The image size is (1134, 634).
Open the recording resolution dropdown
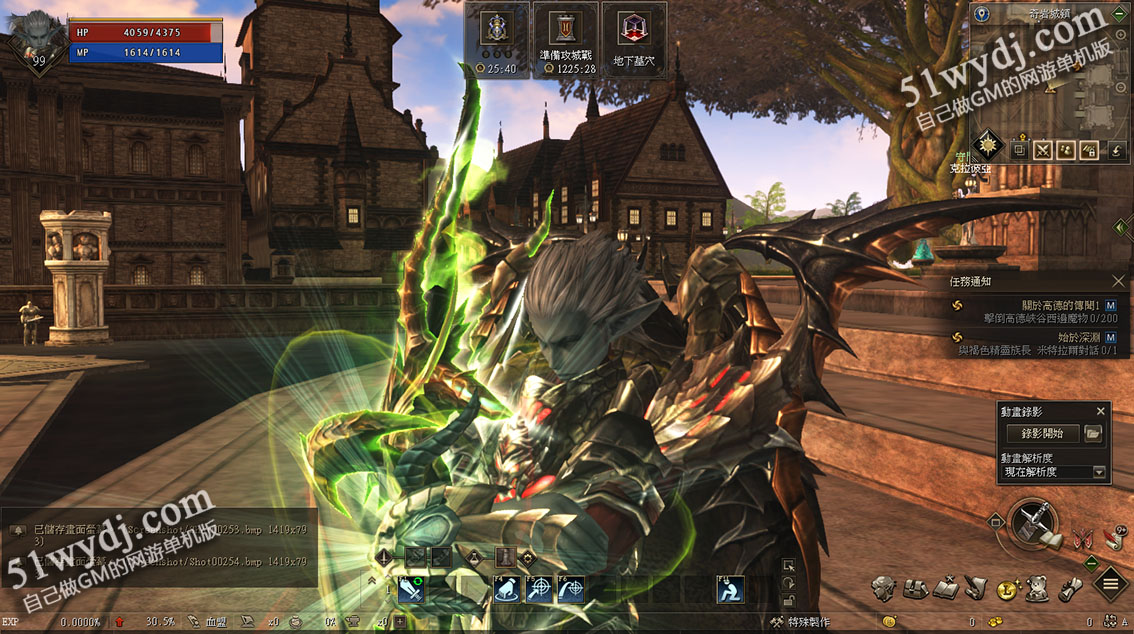(x=1100, y=472)
